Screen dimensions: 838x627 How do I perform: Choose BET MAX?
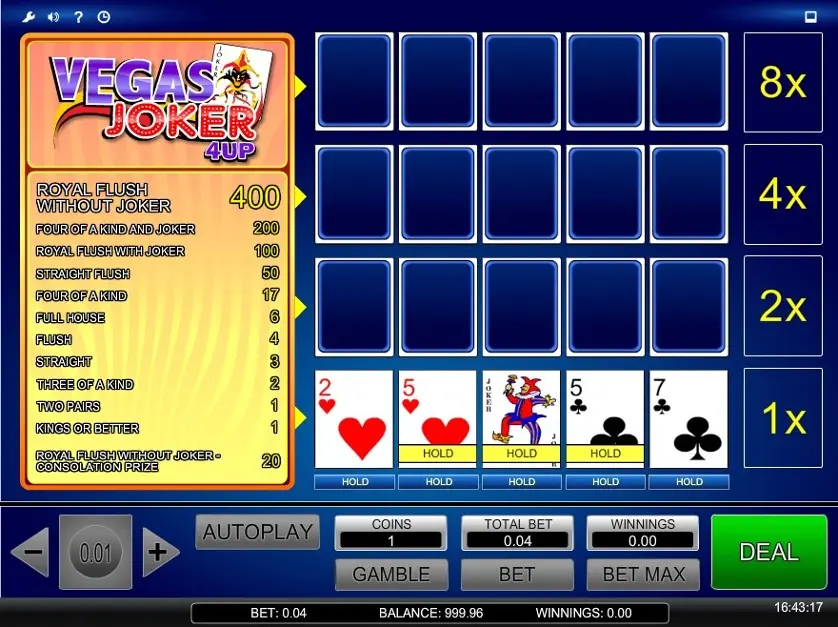click(x=643, y=574)
